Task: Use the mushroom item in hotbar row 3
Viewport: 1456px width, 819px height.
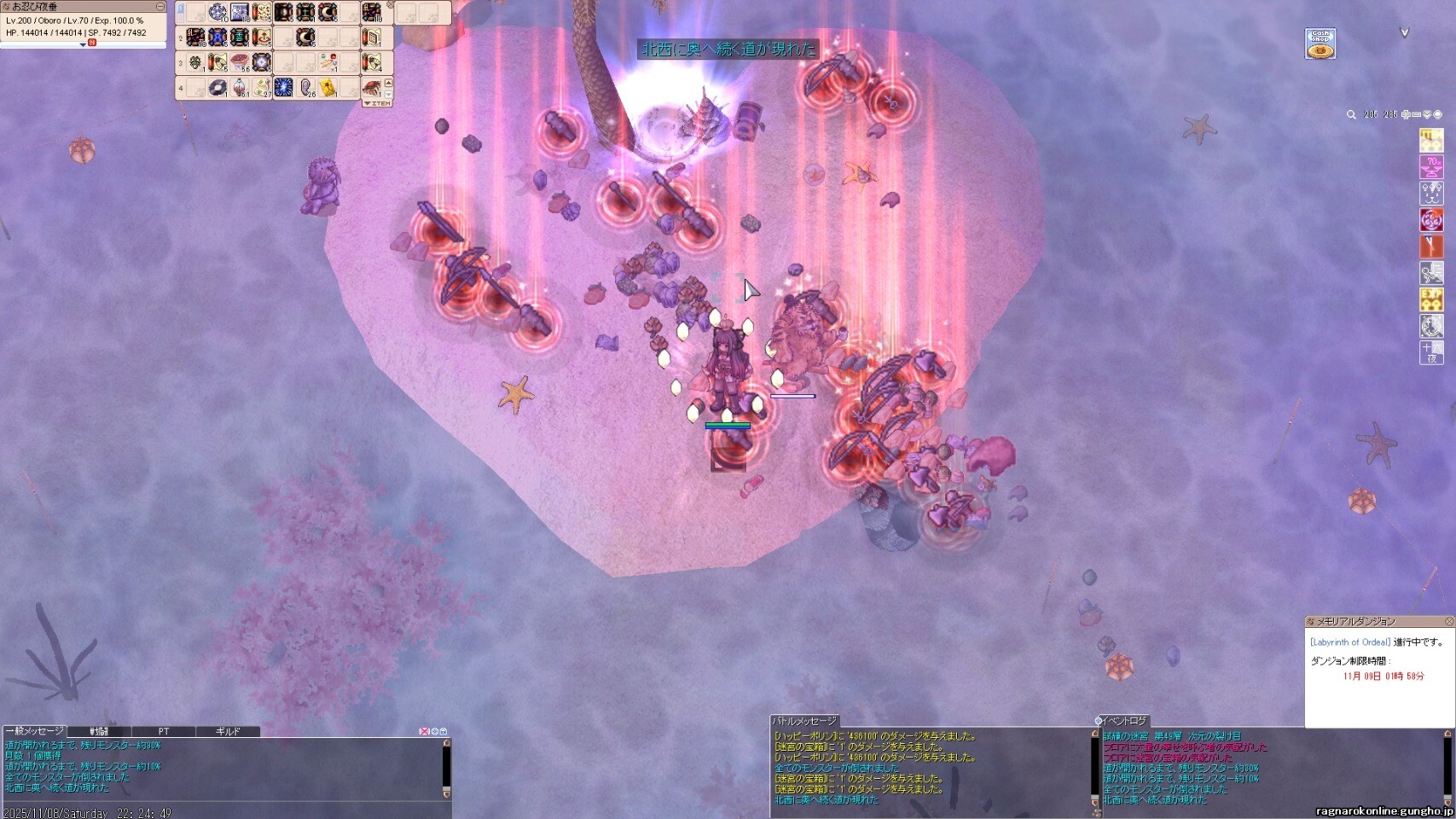Action: click(240, 62)
